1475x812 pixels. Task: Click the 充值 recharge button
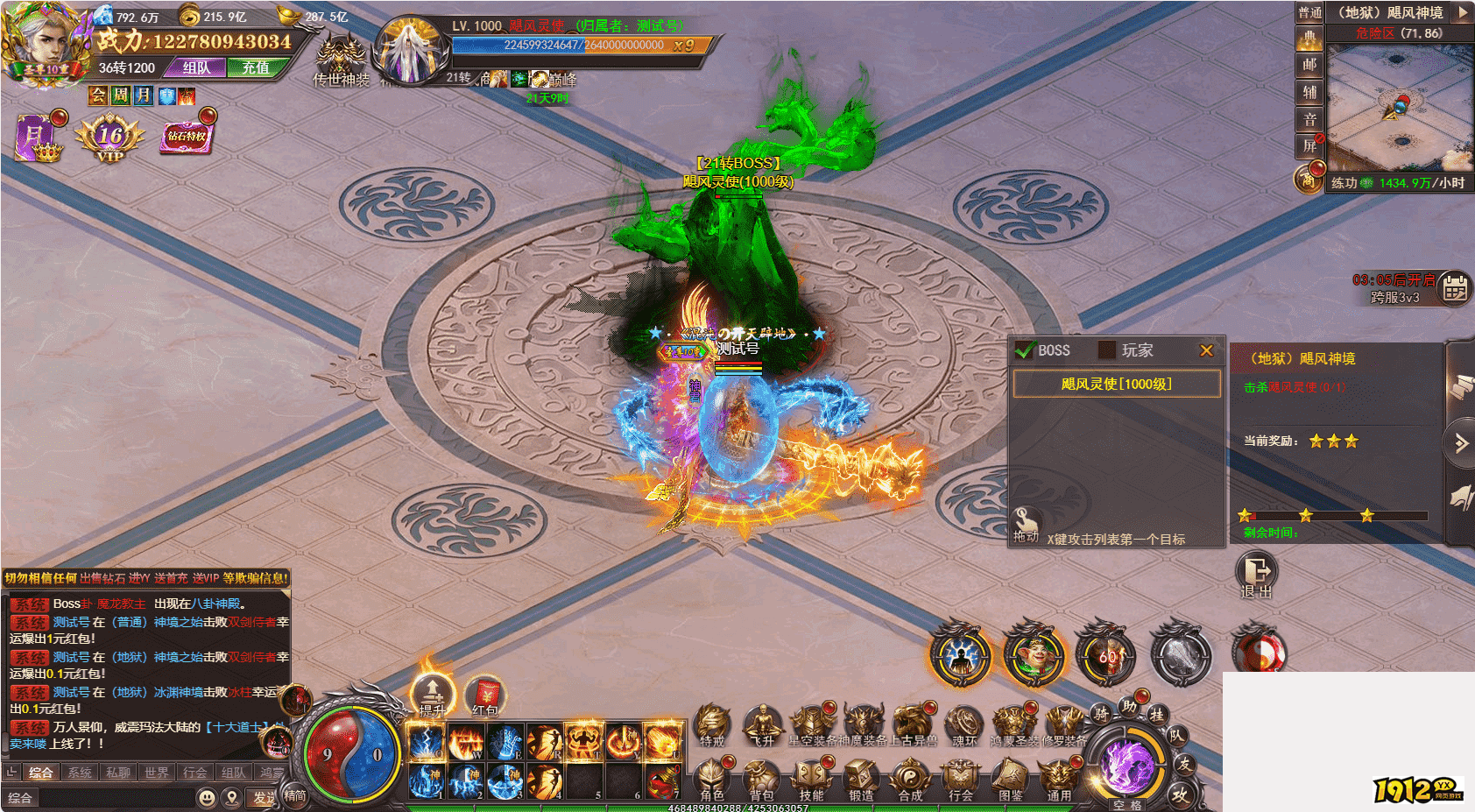[x=256, y=67]
